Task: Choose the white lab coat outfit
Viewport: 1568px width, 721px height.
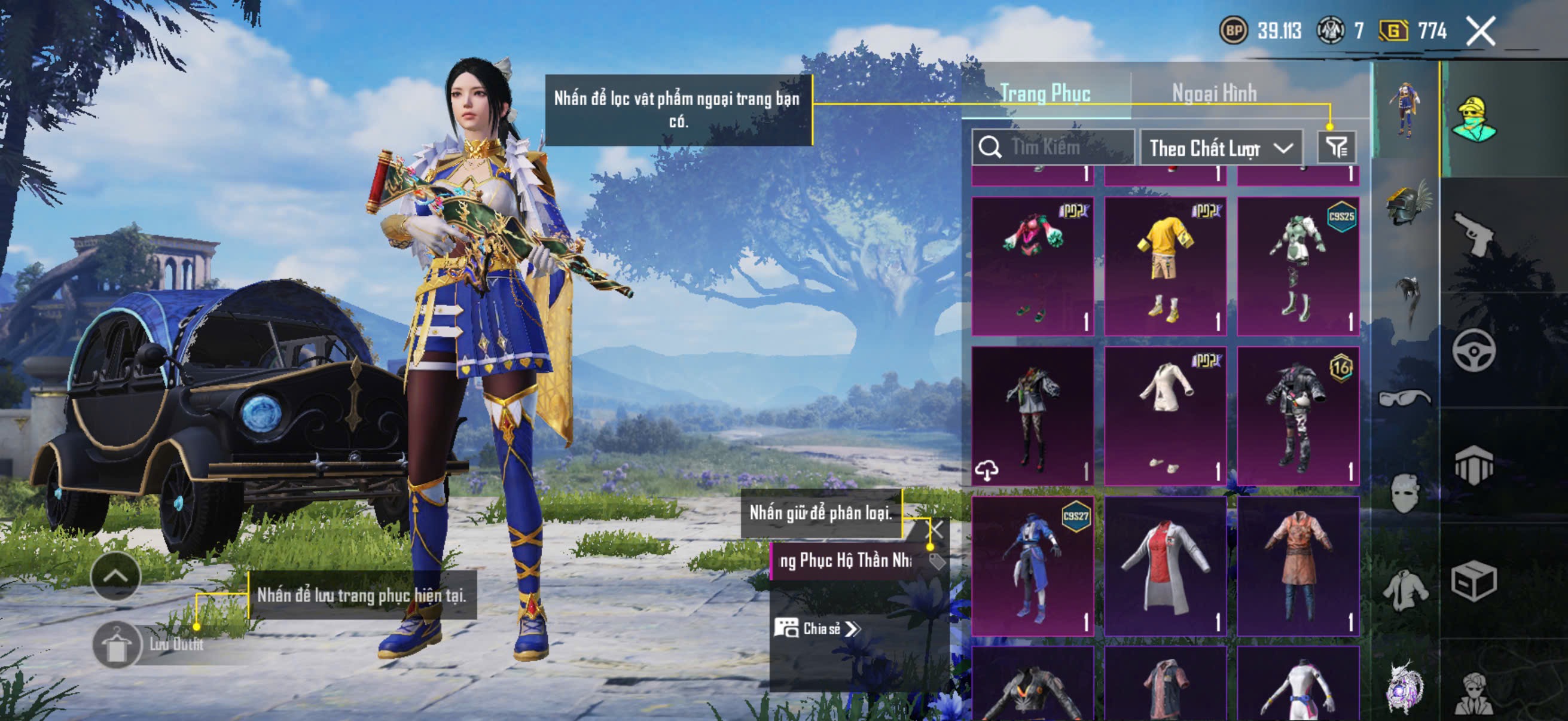Action: pyautogui.click(x=1164, y=566)
